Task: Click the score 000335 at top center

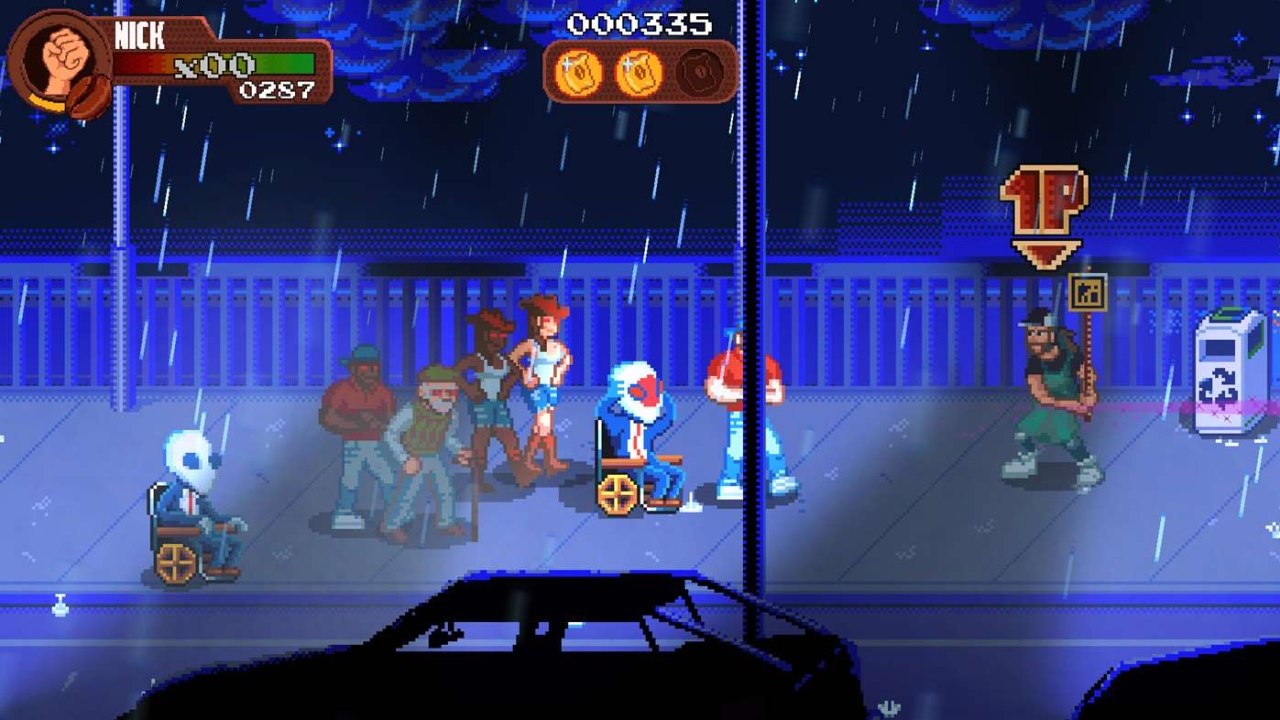Action: pyautogui.click(x=638, y=24)
